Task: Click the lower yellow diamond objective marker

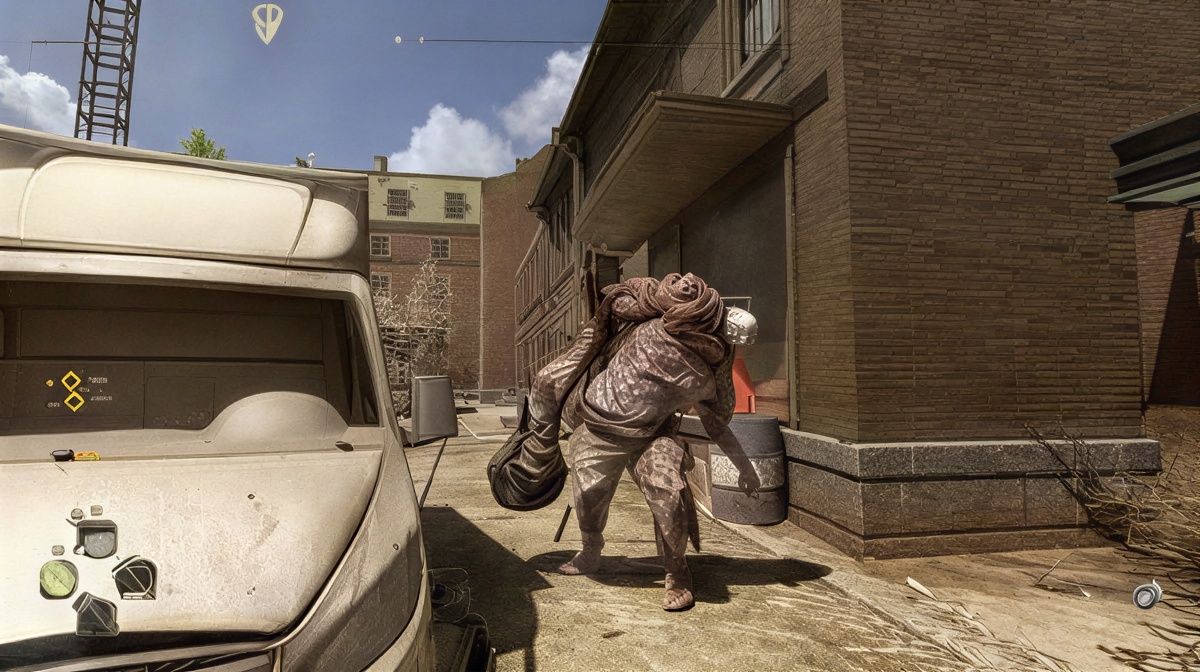Action: pos(74,401)
